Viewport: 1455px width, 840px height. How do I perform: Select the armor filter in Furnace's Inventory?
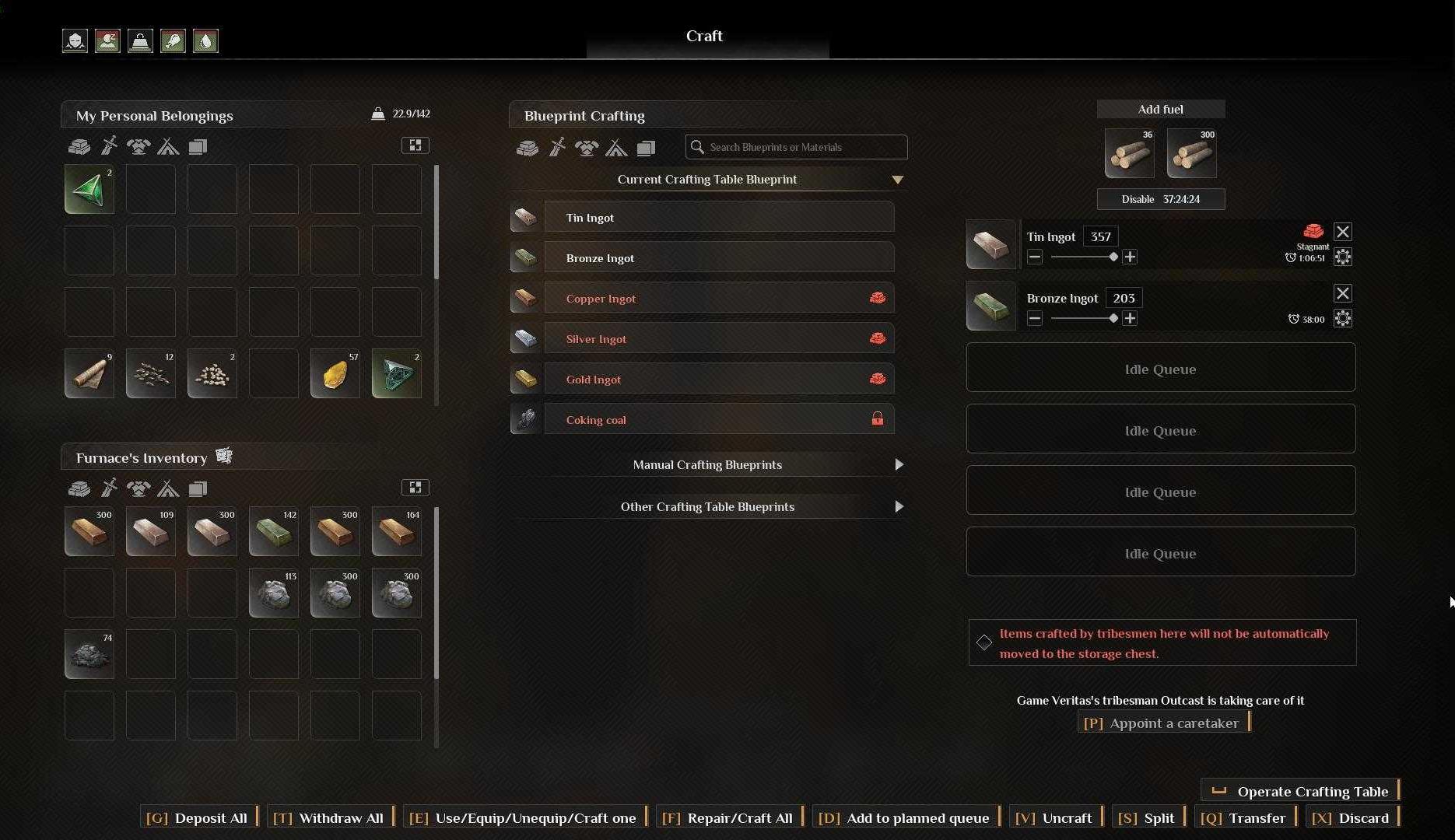[x=138, y=488]
